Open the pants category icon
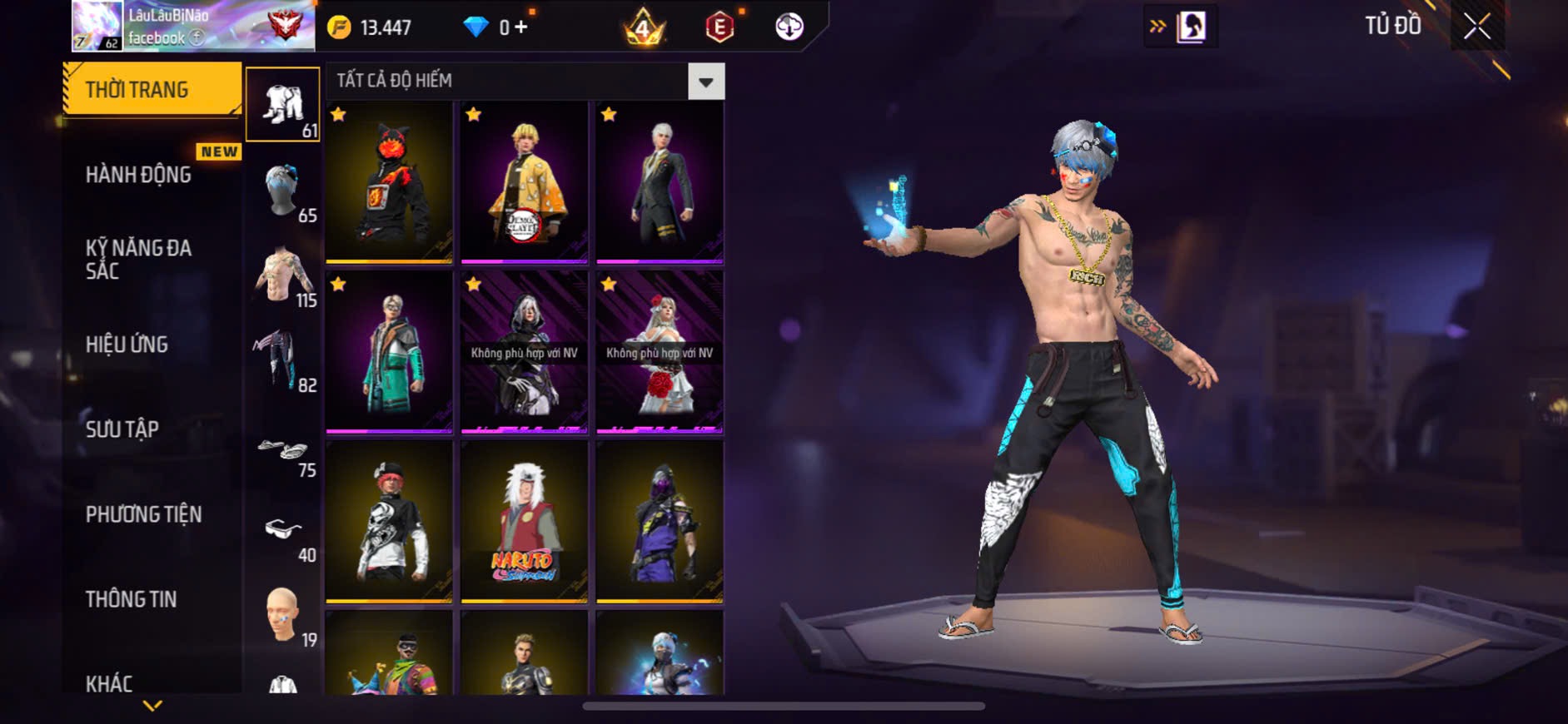Screen dimensions: 1568x724 pyautogui.click(x=283, y=360)
